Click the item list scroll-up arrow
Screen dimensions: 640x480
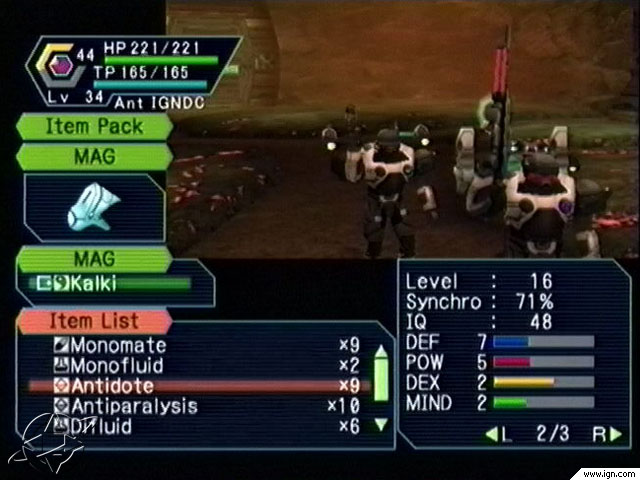380,351
